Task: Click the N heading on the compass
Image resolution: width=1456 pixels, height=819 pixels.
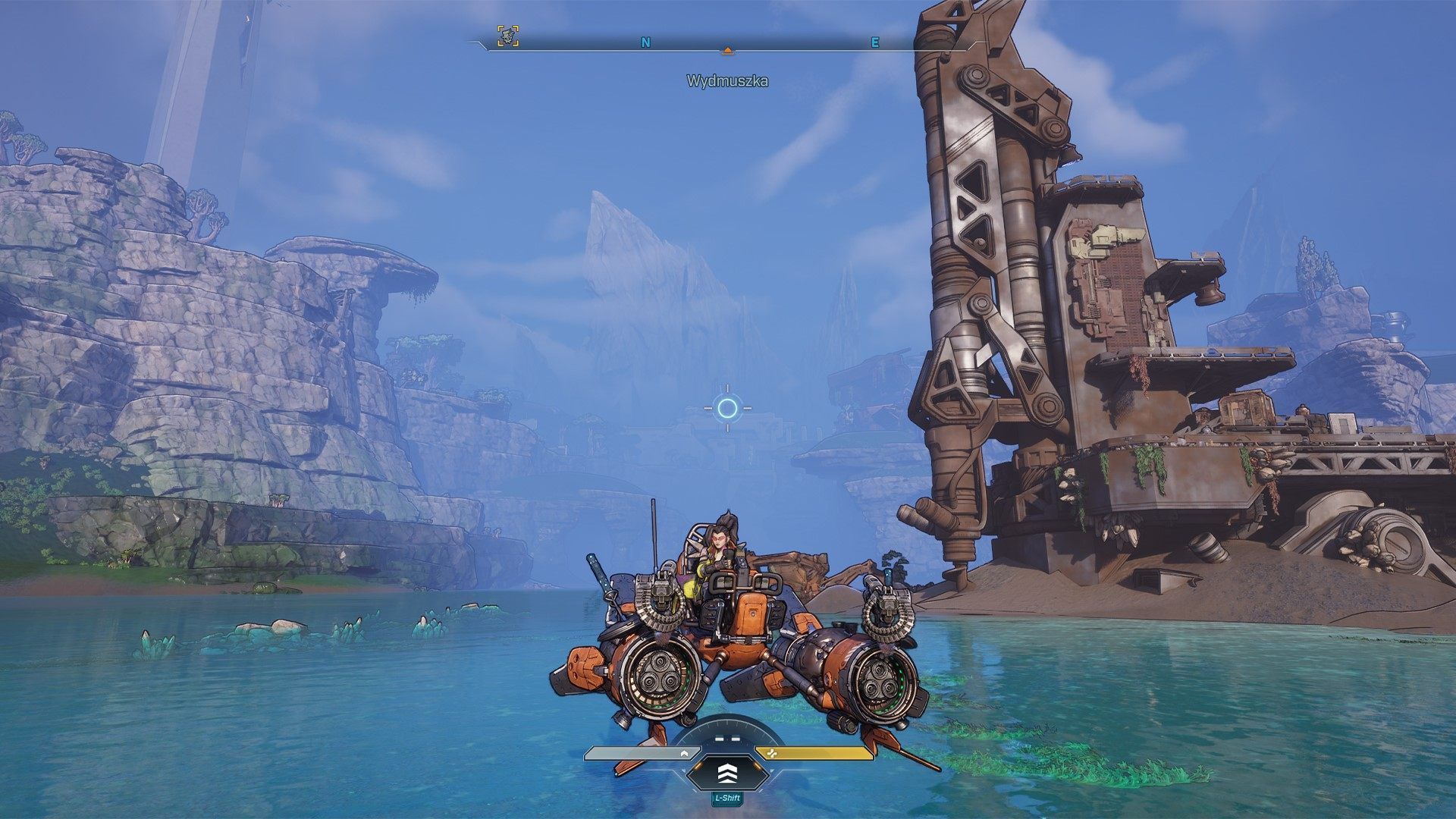Action: (x=645, y=43)
